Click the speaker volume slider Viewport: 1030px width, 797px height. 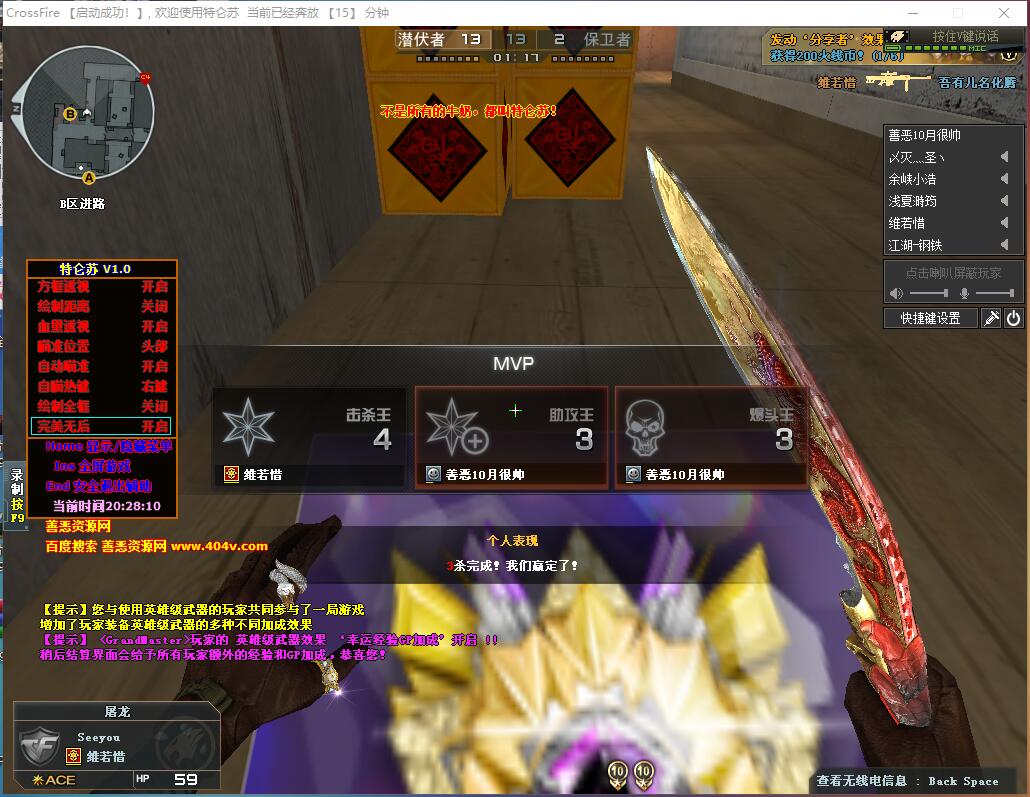[930, 293]
